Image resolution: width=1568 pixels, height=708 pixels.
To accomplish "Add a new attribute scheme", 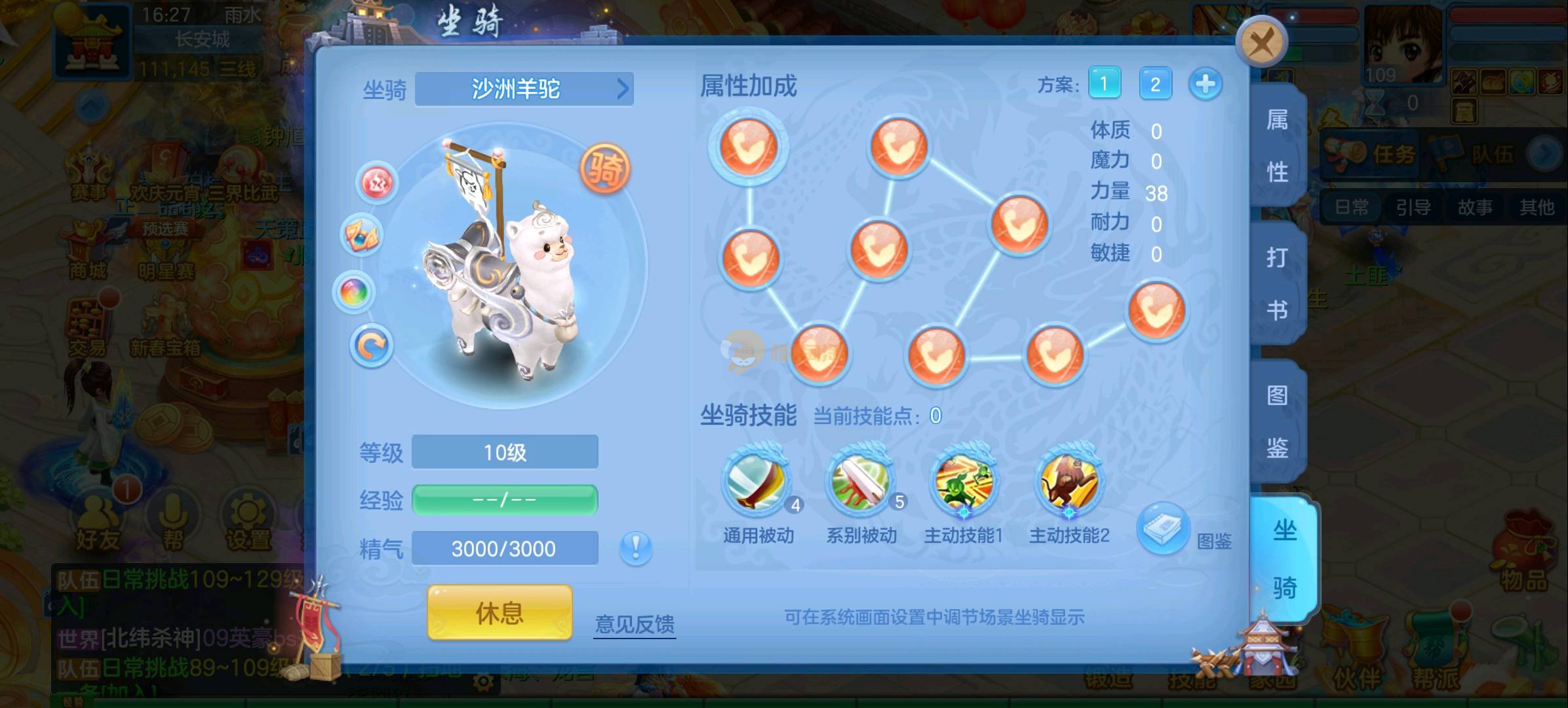I will 1205,84.
